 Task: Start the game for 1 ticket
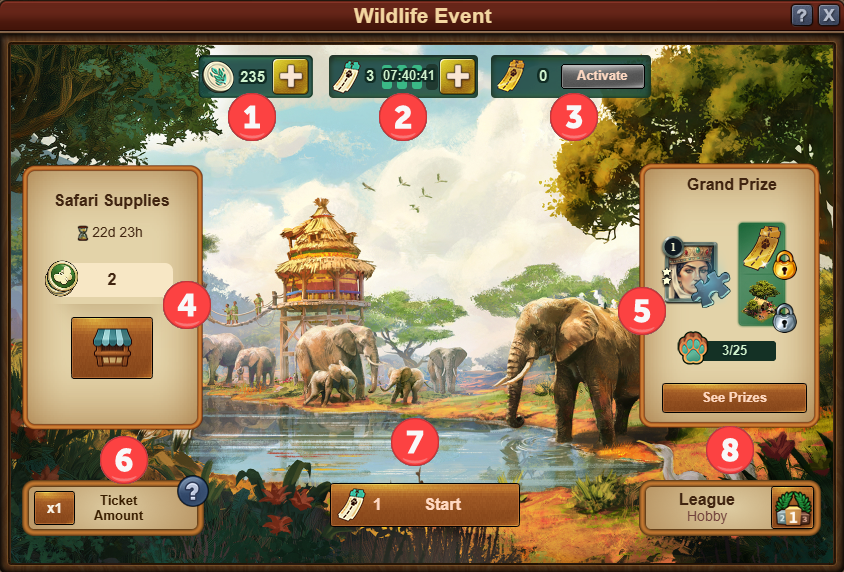coord(425,504)
